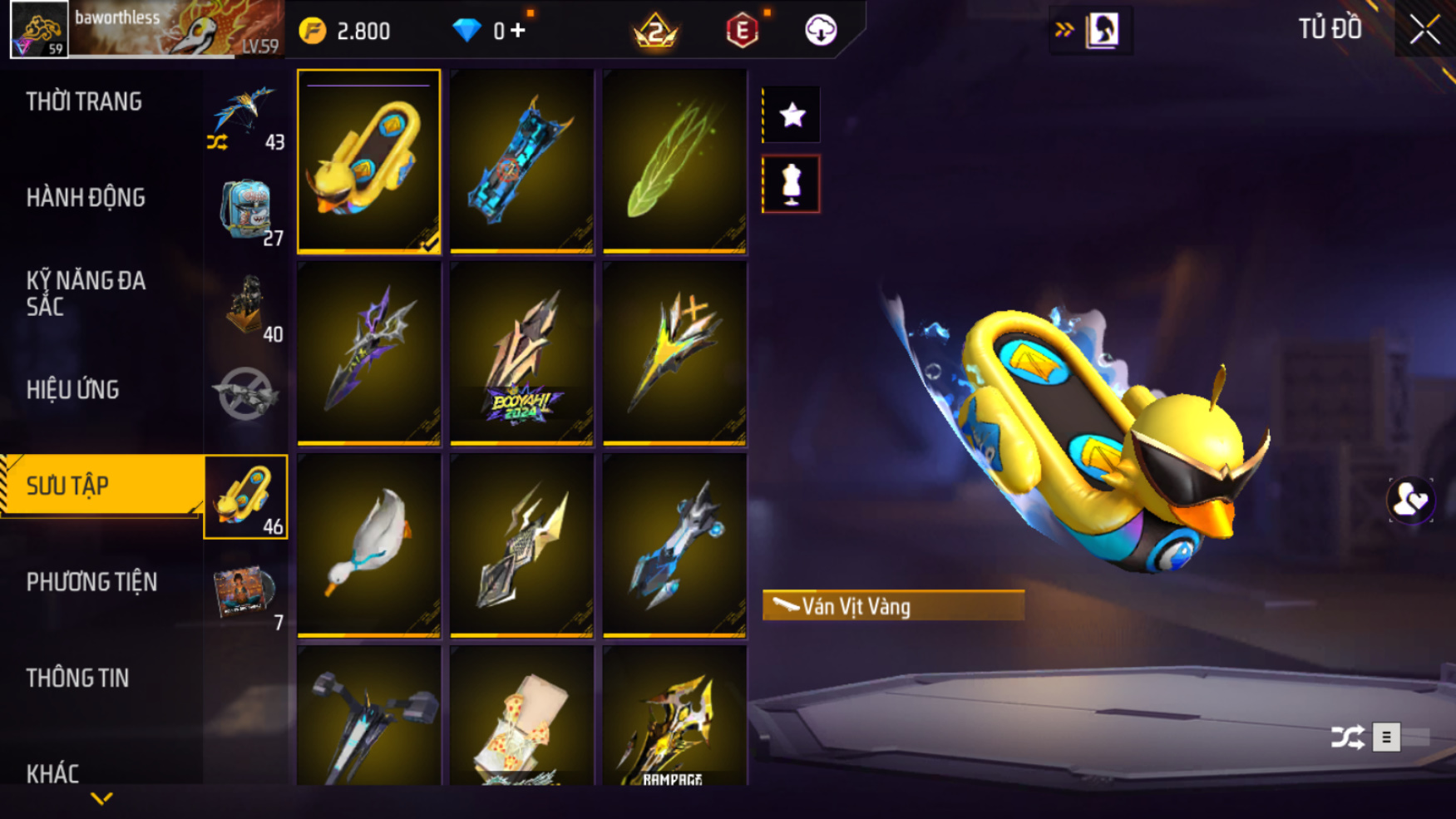Open the cloud download icon

820,31
